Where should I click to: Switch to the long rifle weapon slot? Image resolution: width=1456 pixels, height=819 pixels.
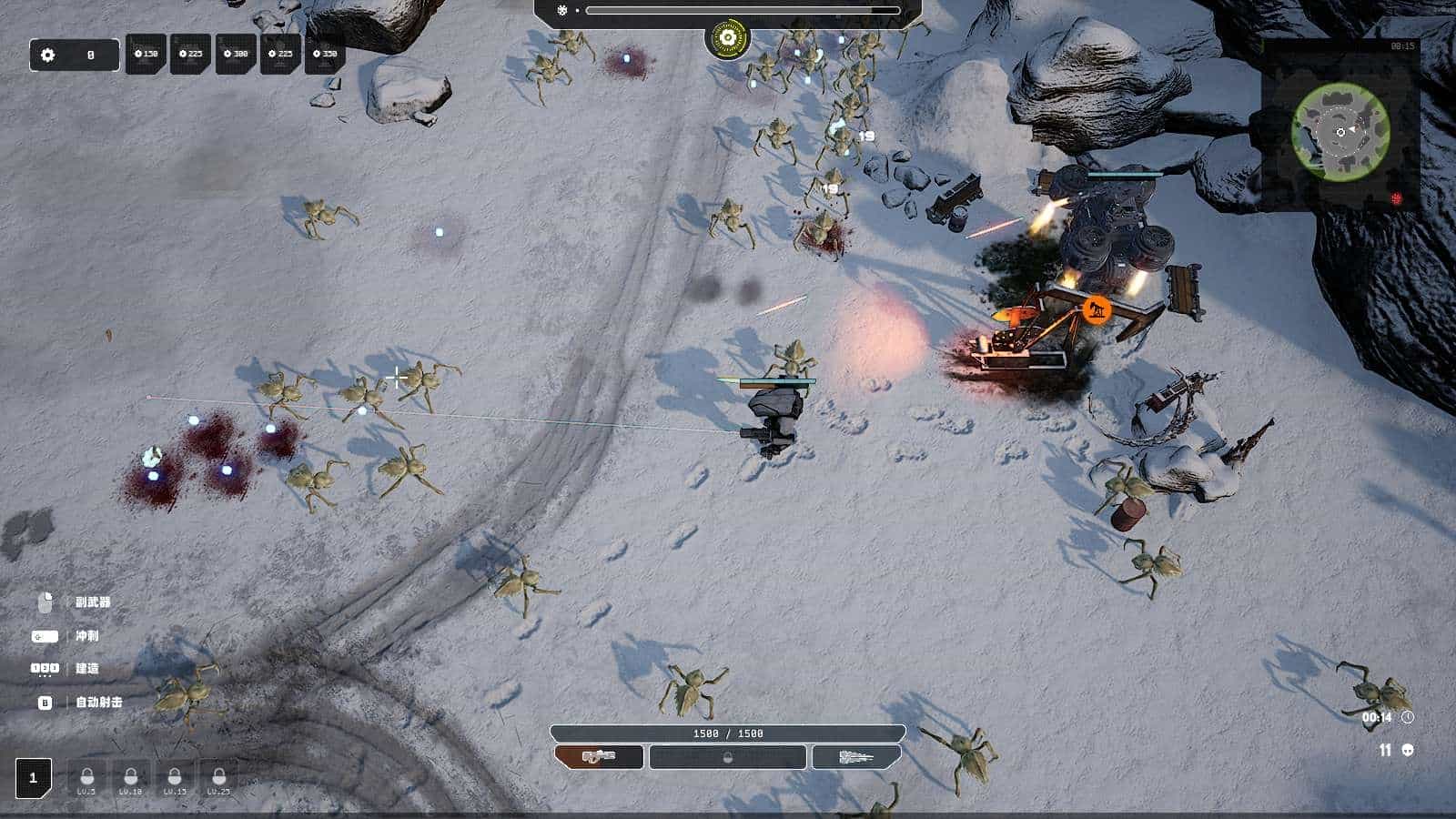(x=856, y=756)
